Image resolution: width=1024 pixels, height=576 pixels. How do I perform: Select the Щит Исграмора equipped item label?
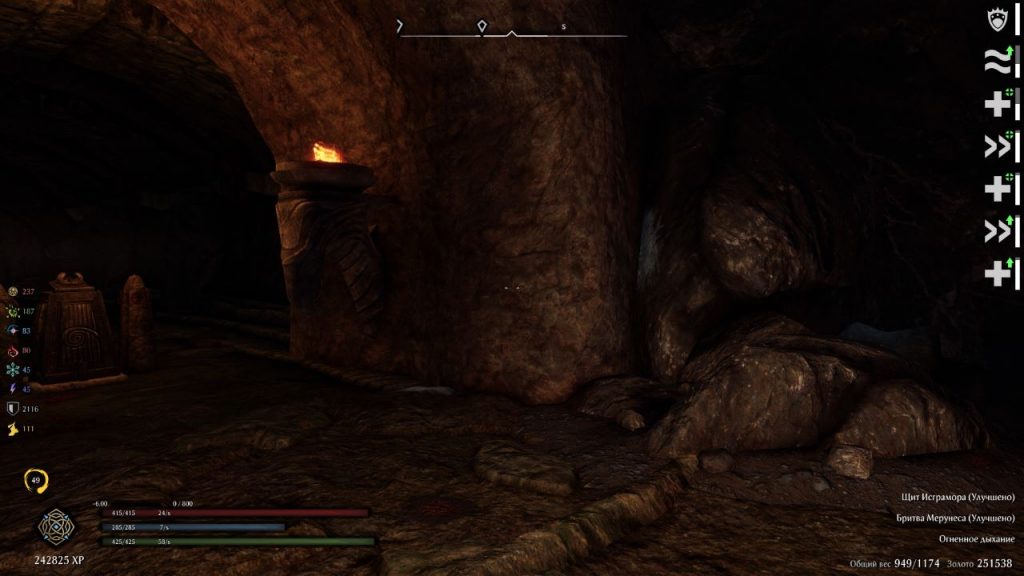click(956, 497)
